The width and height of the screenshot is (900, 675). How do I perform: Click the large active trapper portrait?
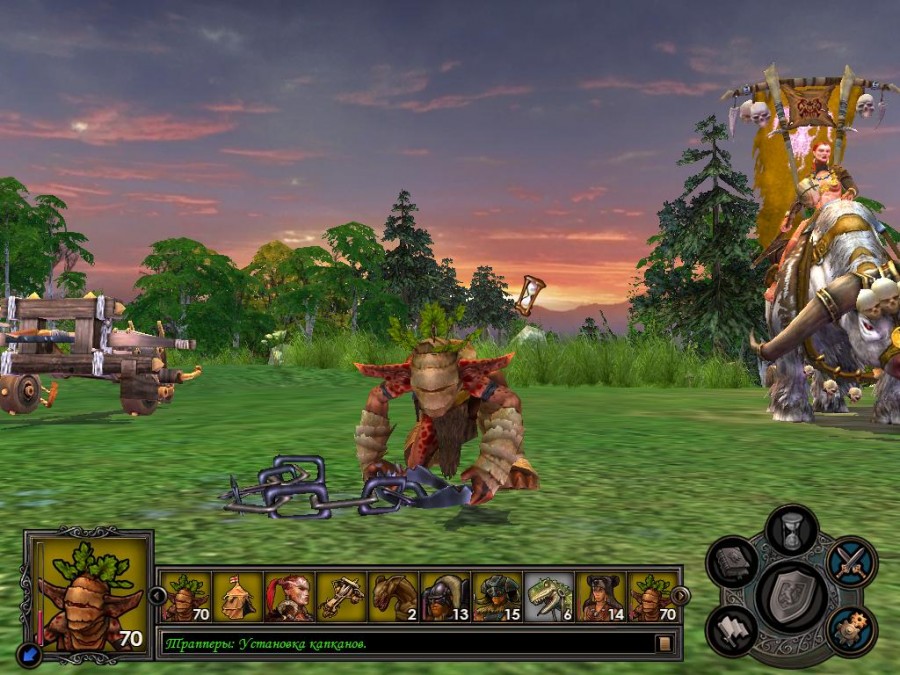[x=92, y=594]
